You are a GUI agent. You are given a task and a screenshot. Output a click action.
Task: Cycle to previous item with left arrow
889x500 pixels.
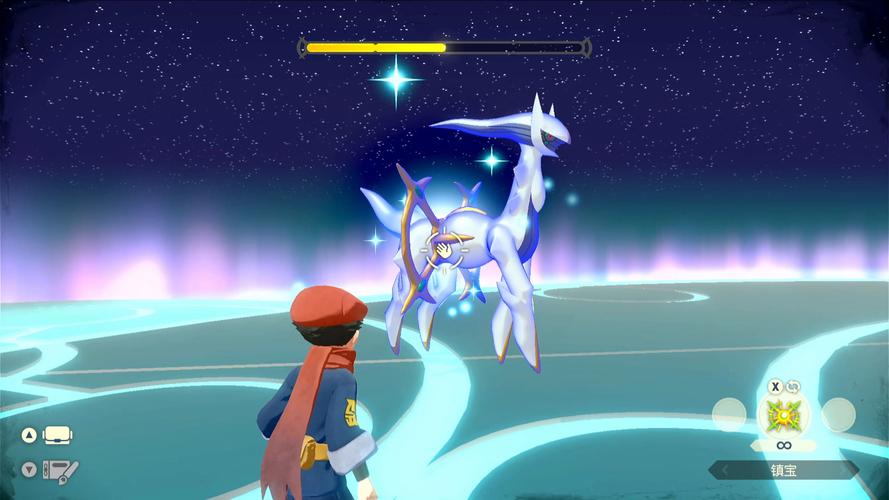click(x=723, y=469)
